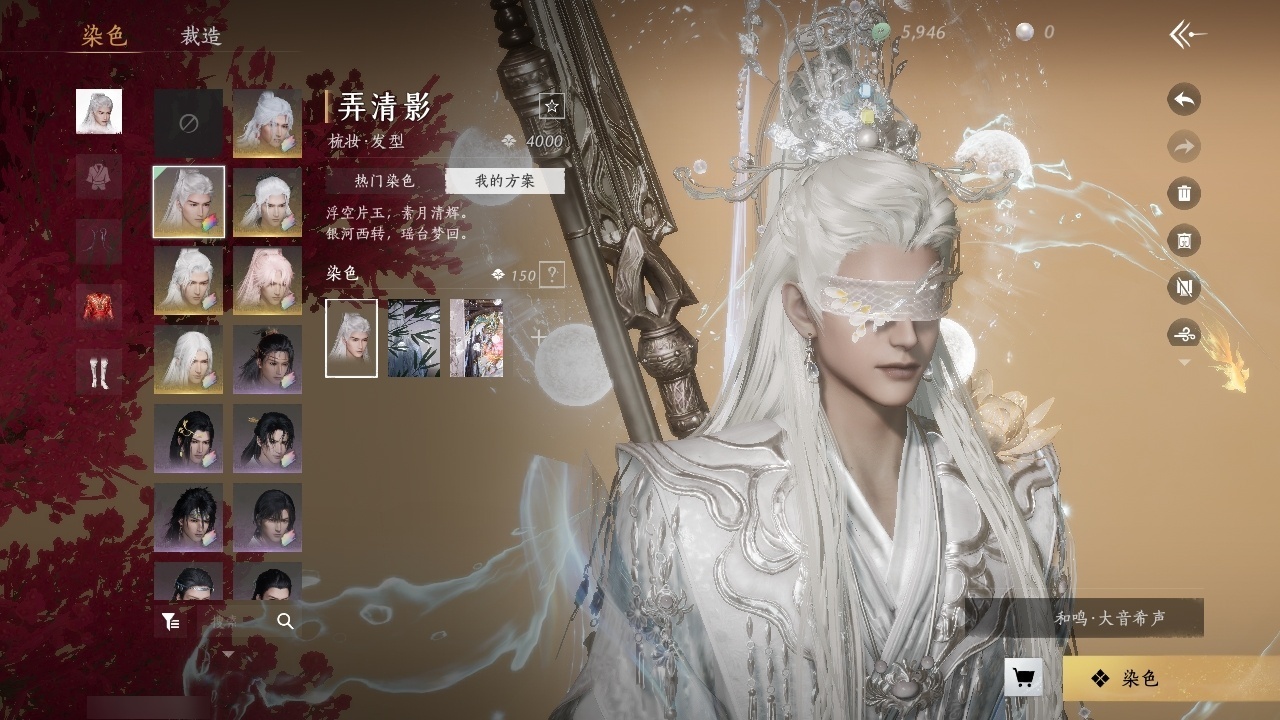The image size is (1280, 720).
Task: Open the white boots category
Action: (99, 371)
